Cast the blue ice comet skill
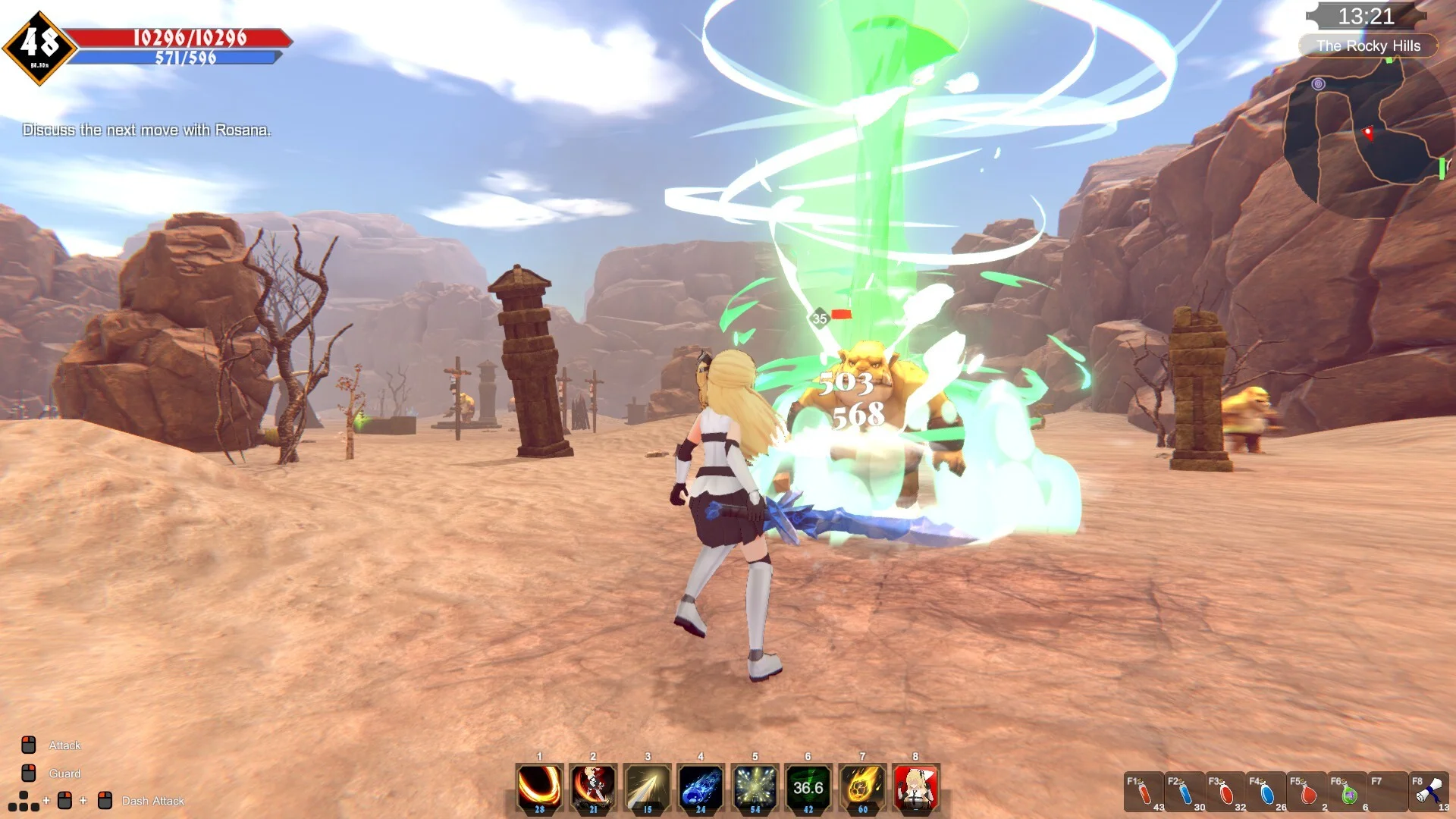Image resolution: width=1456 pixels, height=819 pixels. (x=701, y=788)
